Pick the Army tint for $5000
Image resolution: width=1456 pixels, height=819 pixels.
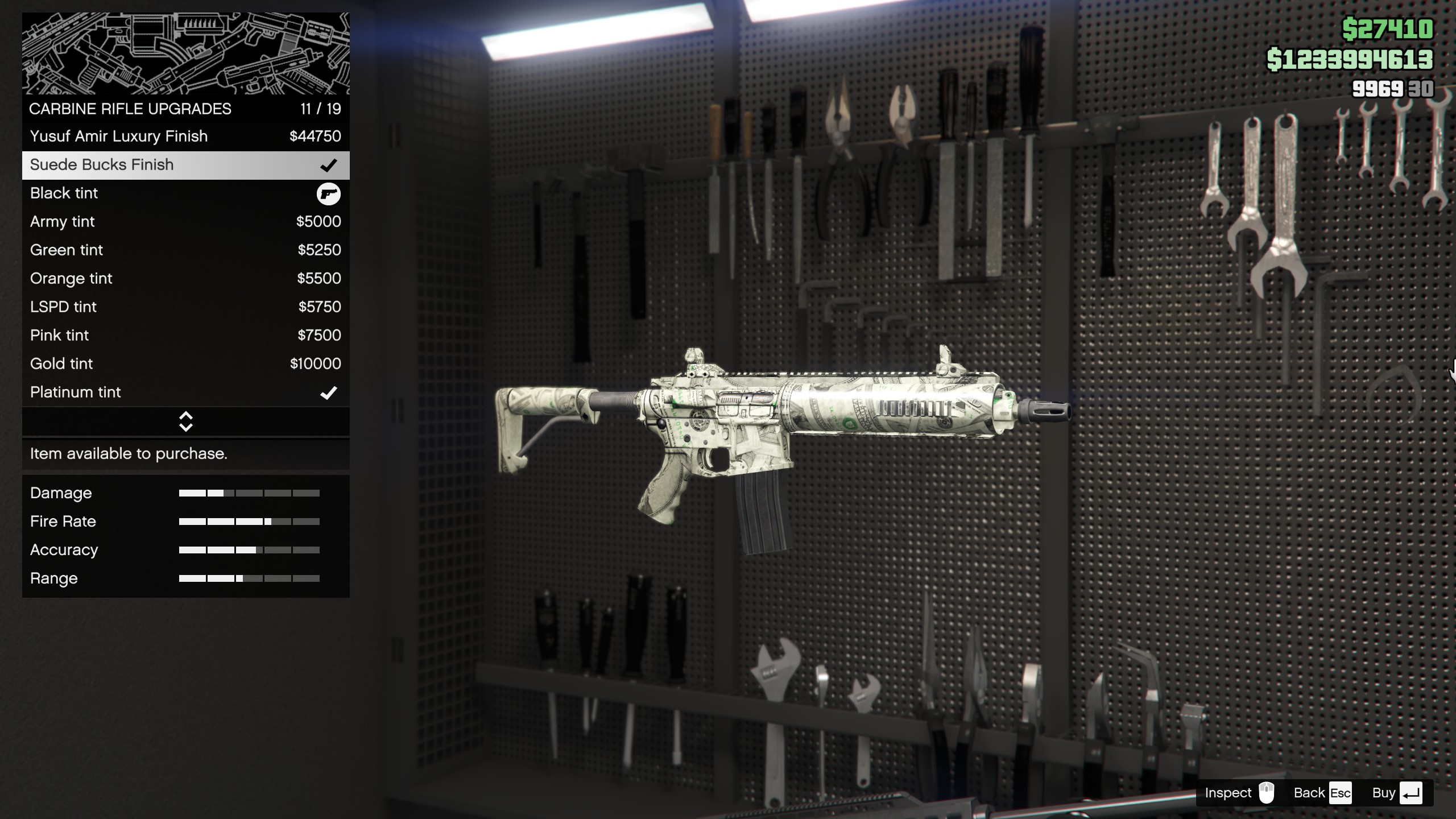185,222
